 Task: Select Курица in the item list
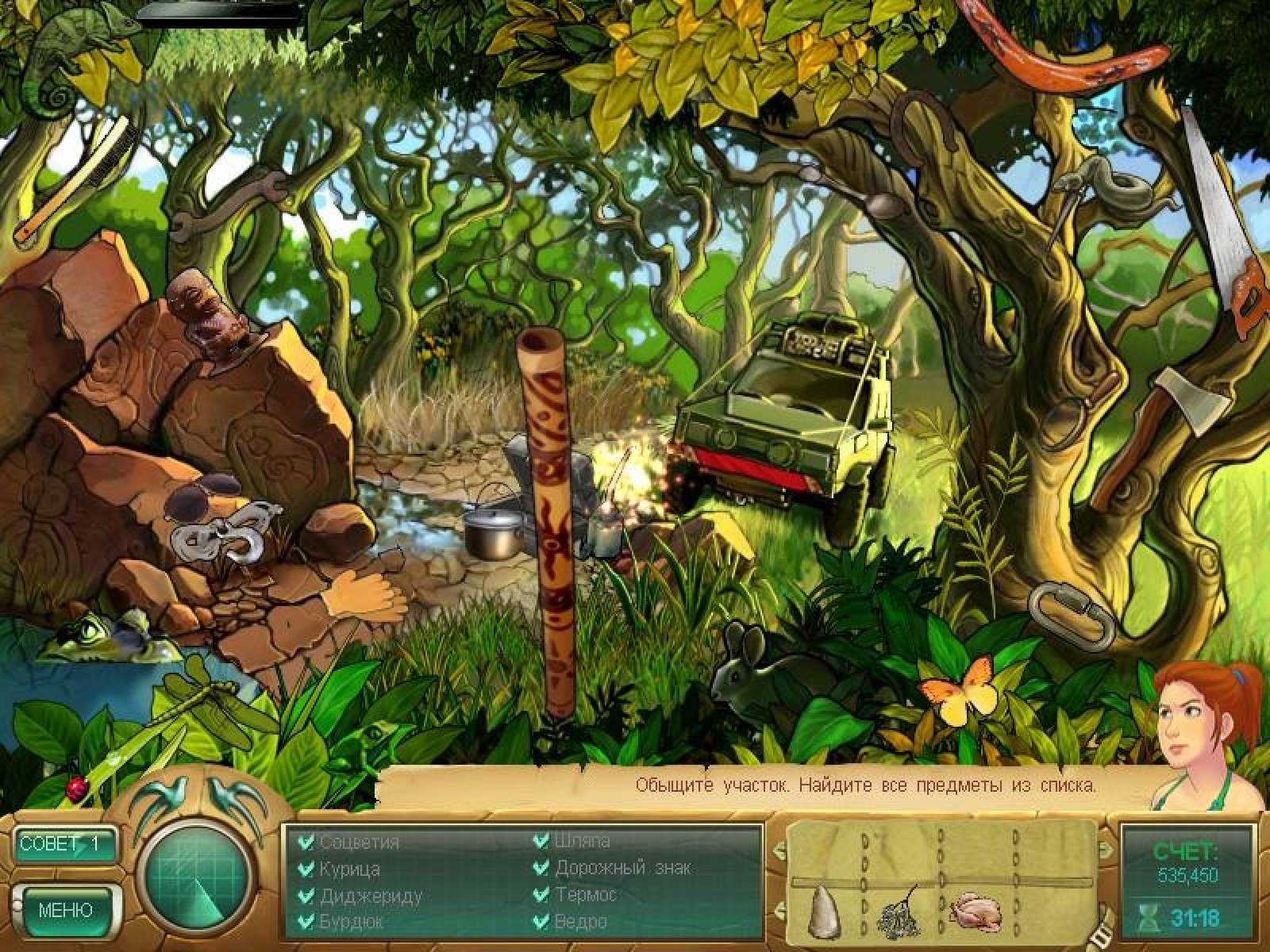349,869
